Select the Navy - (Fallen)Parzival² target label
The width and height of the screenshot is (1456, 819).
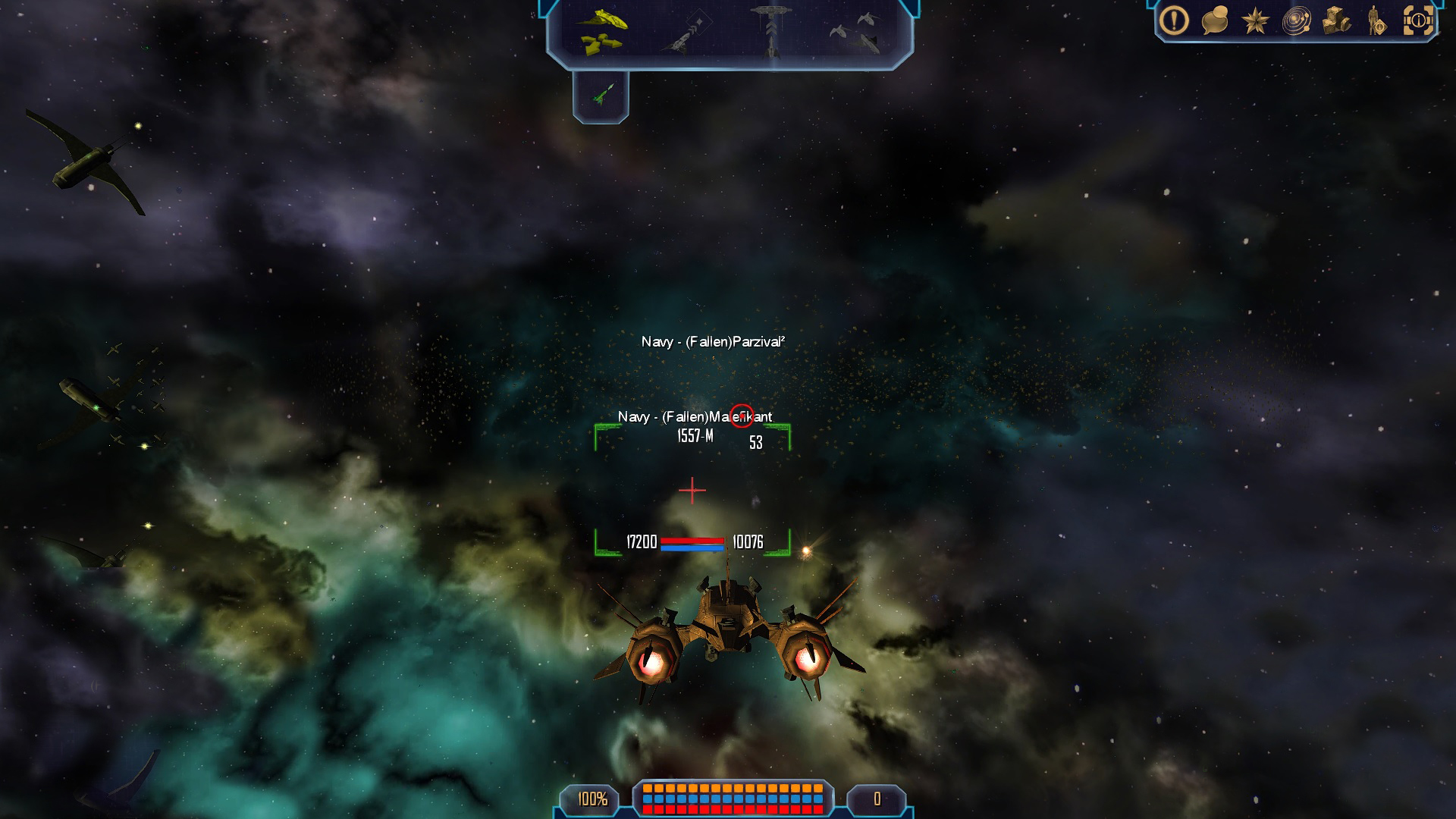(713, 342)
